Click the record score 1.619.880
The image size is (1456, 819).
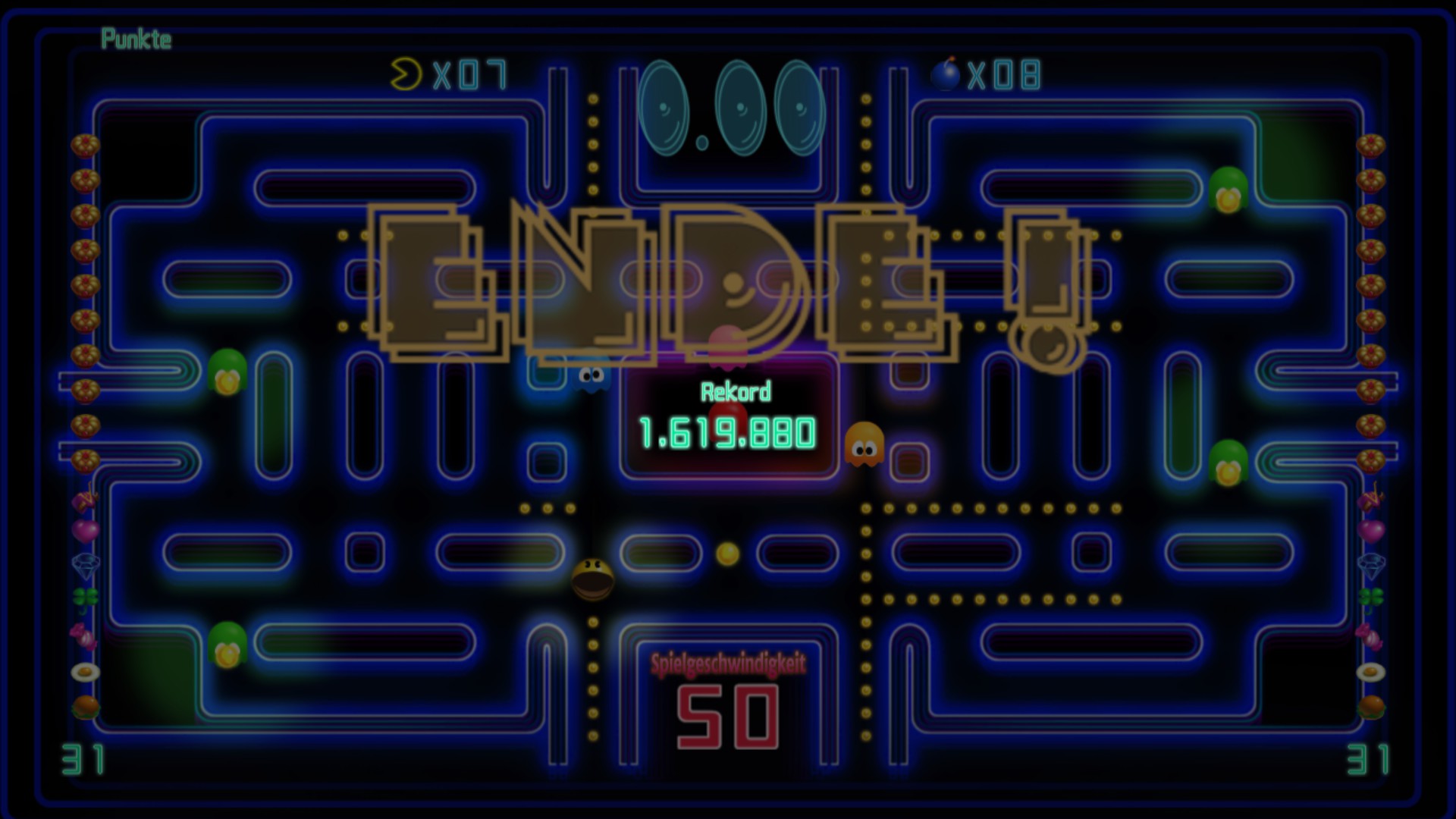726,434
